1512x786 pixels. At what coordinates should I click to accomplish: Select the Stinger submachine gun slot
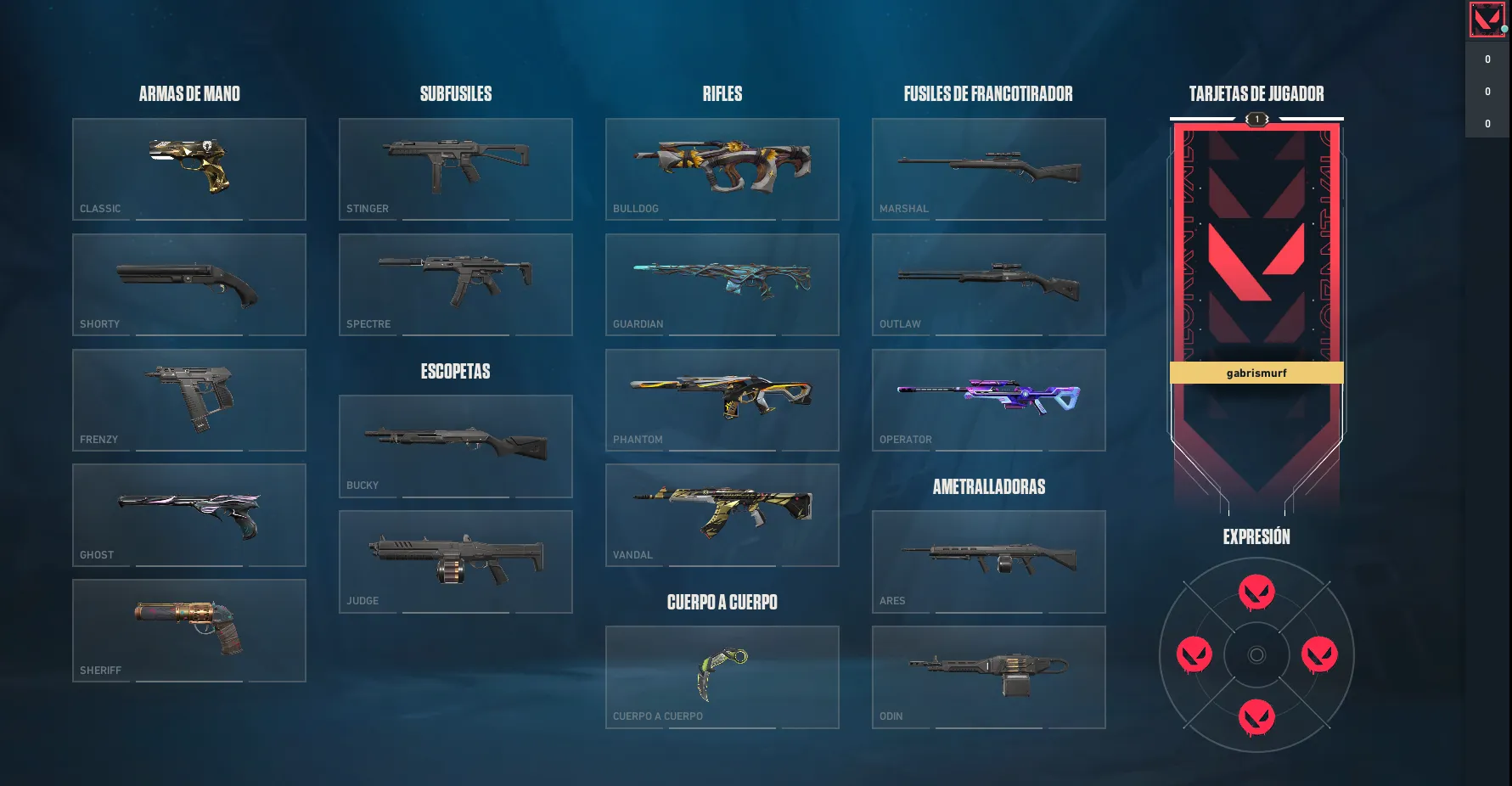pos(456,169)
